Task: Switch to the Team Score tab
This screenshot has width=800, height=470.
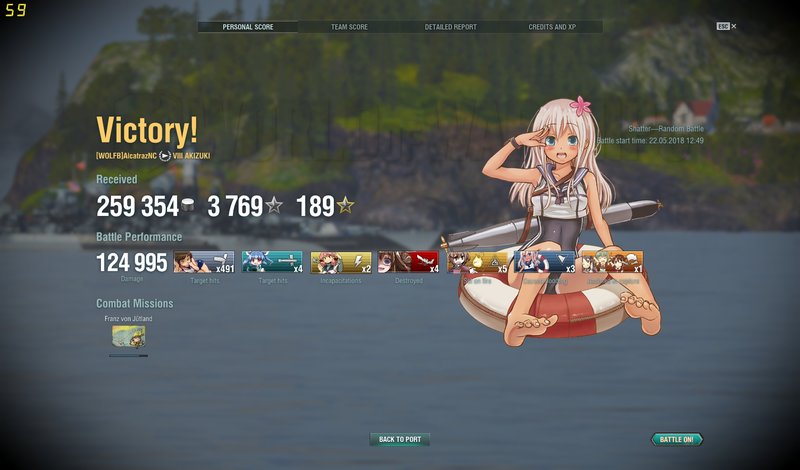Action: point(349,27)
